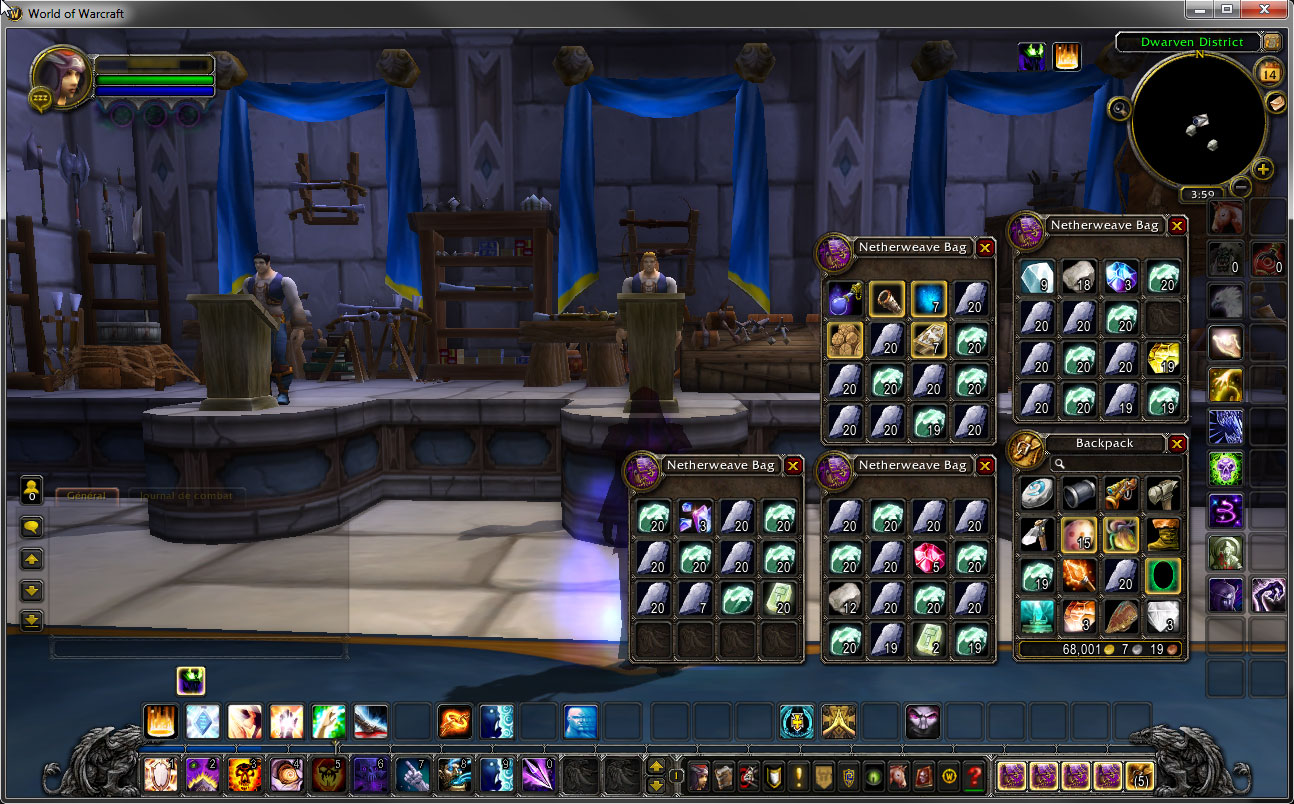The height and width of the screenshot is (804, 1294).
Task: Click the Backpack search field
Action: click(x=1115, y=464)
